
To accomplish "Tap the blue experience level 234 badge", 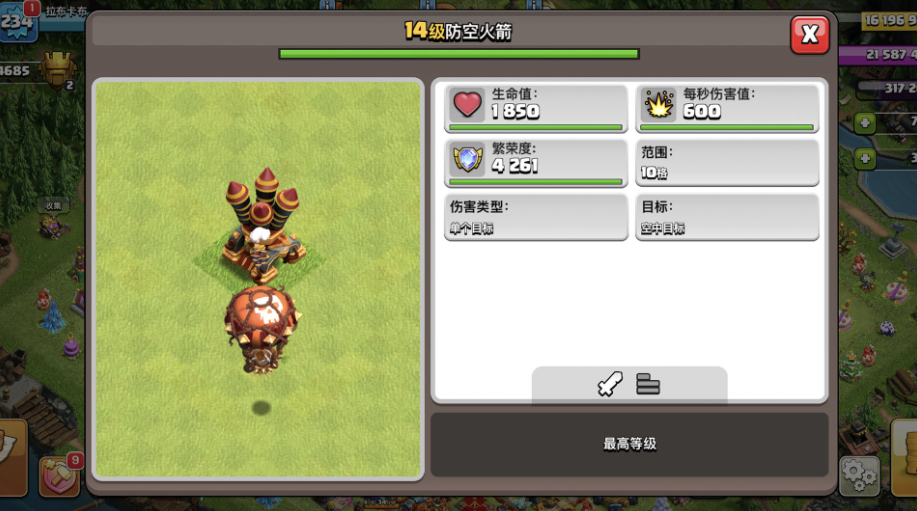I will 18,21.
